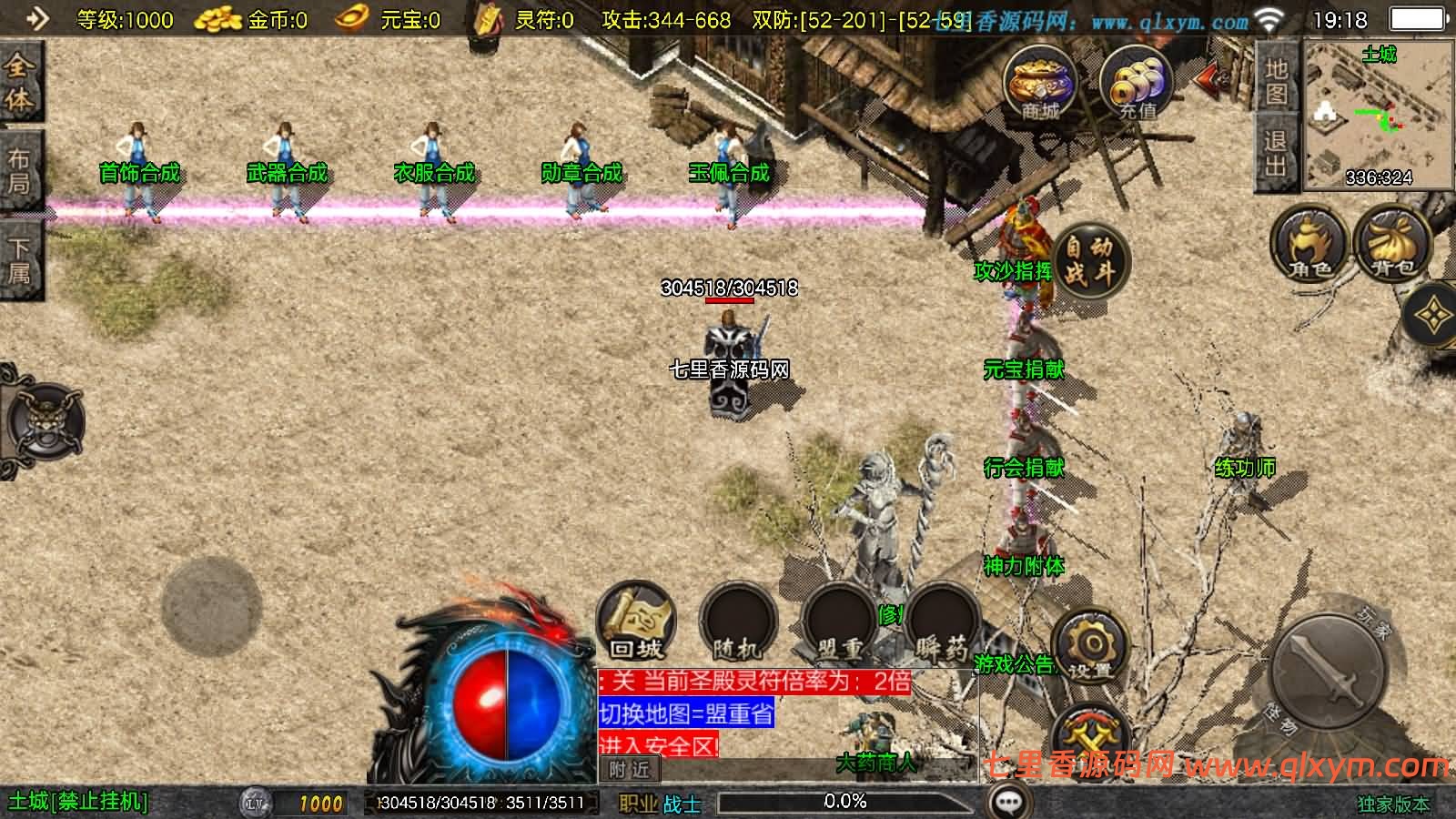This screenshot has height=819, width=1456.
Task: Open the 游戏公告 announcements
Action: [x=1013, y=664]
